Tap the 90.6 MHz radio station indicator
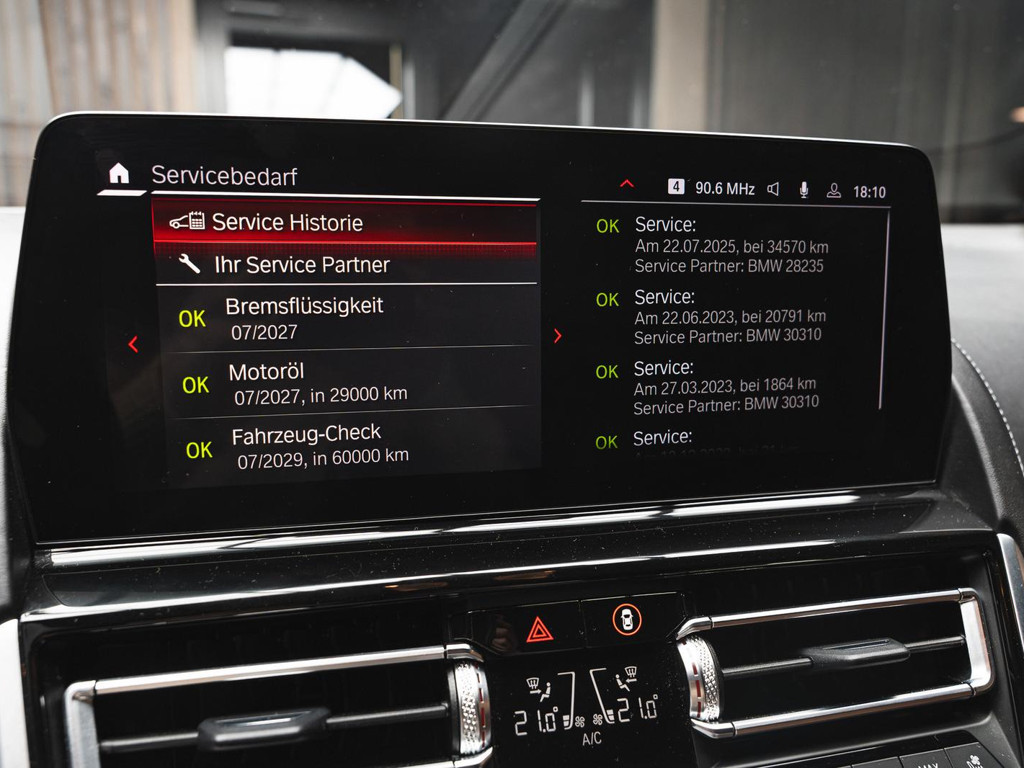Screen dimensions: 1024x768 tap(712, 188)
